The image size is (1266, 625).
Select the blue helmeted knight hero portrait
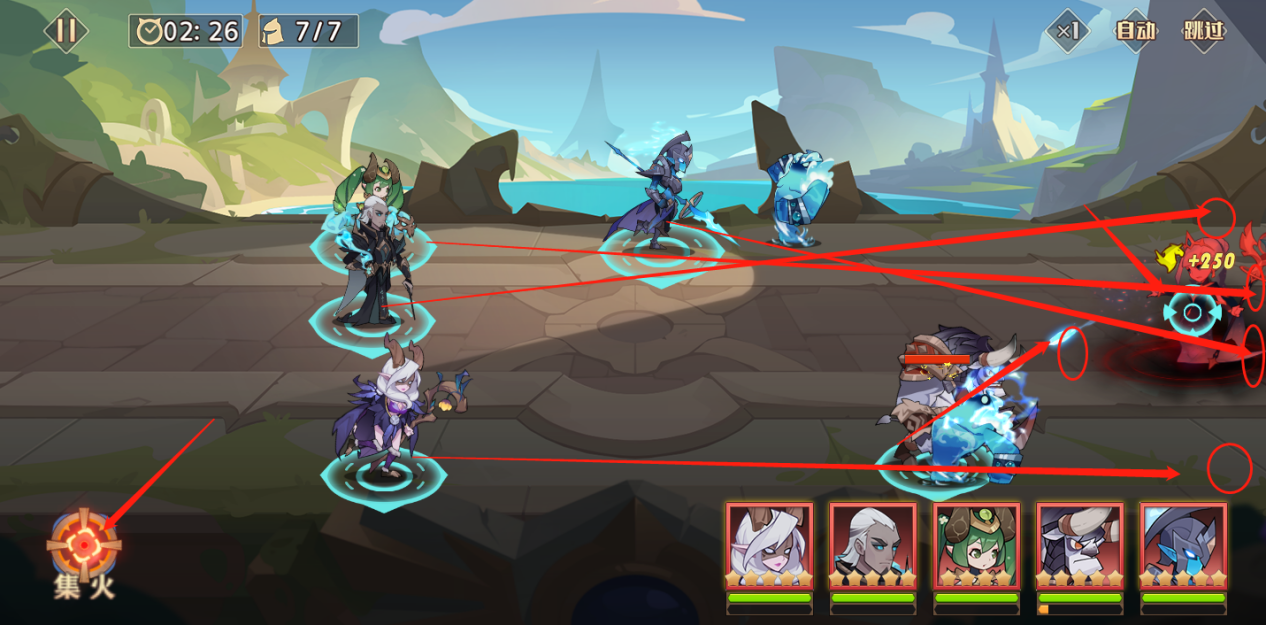click(1183, 546)
